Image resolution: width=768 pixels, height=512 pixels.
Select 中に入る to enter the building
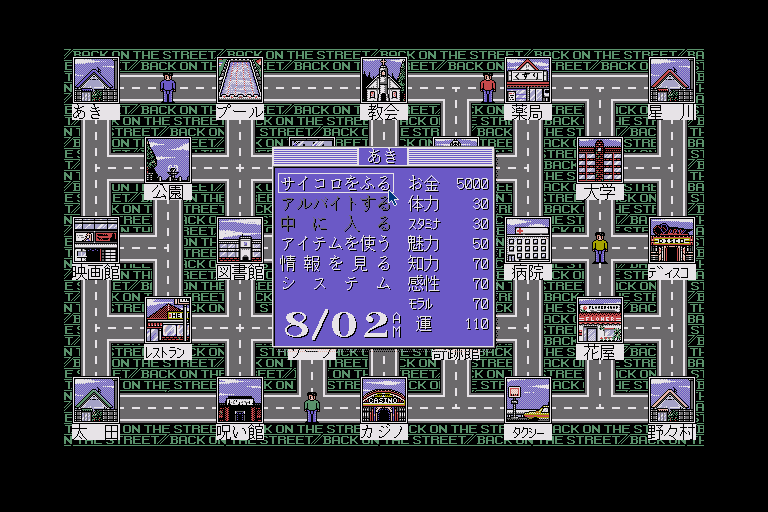pos(335,224)
